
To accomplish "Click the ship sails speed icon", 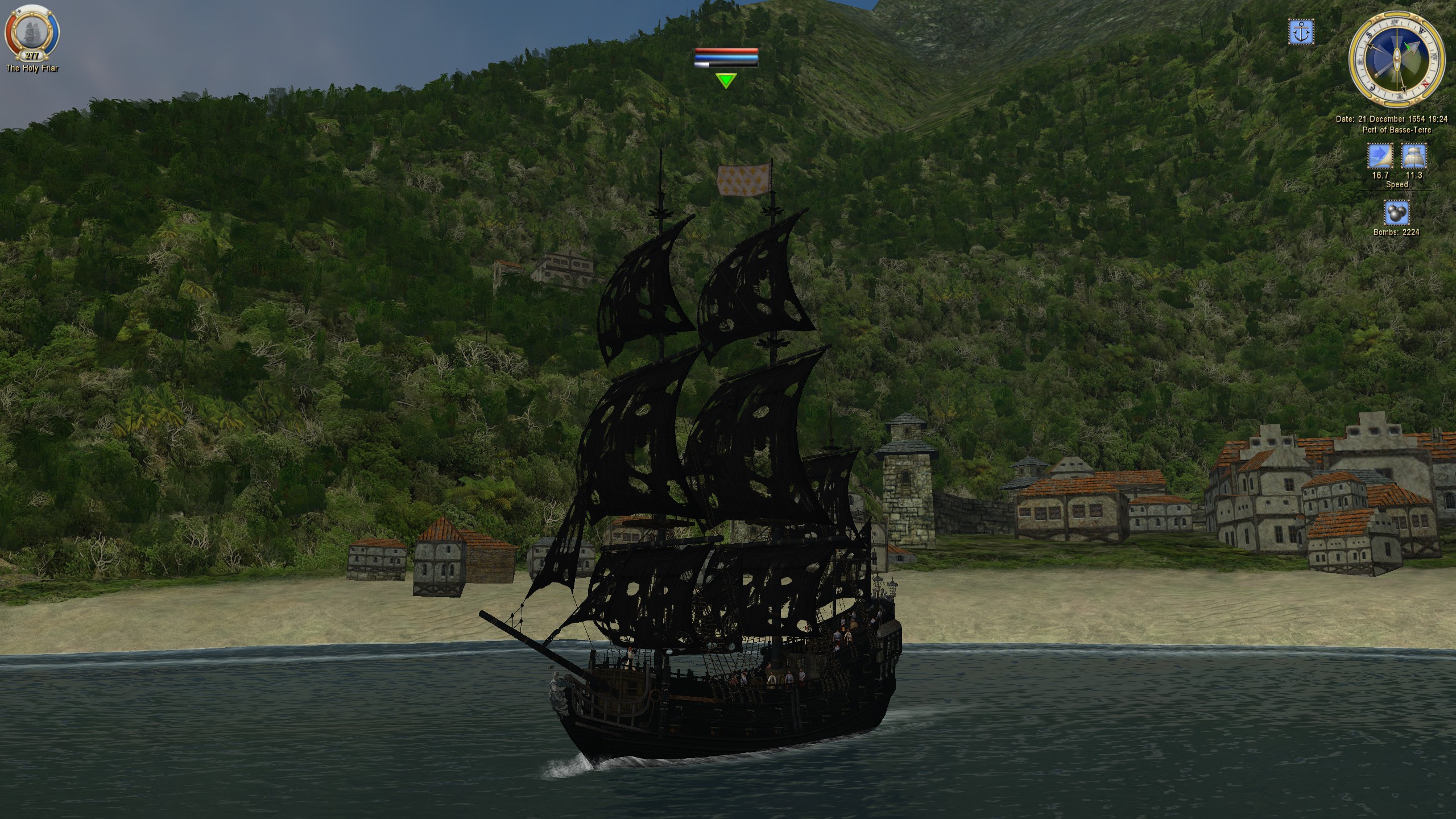I will [x=1413, y=156].
